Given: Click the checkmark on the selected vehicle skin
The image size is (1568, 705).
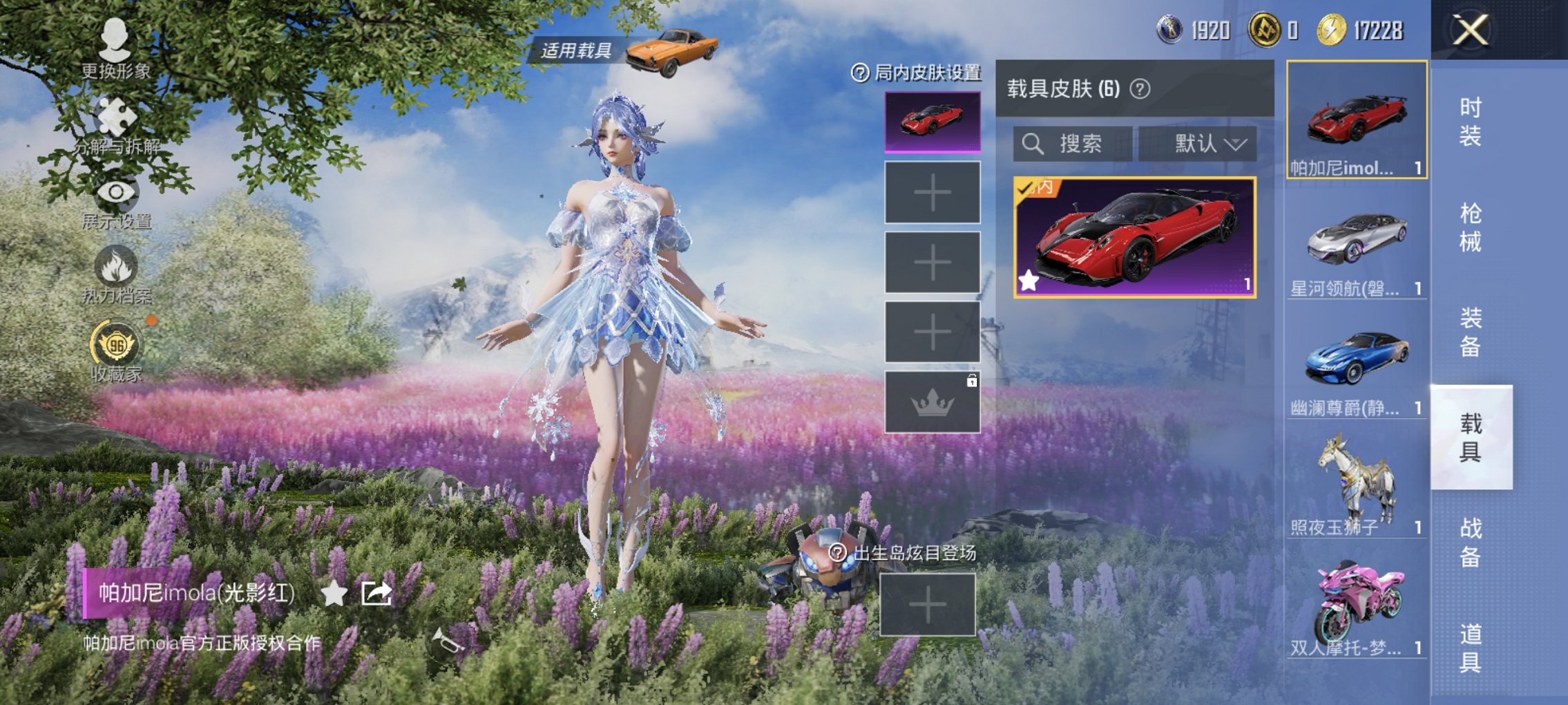Looking at the screenshot, I should [1025, 189].
